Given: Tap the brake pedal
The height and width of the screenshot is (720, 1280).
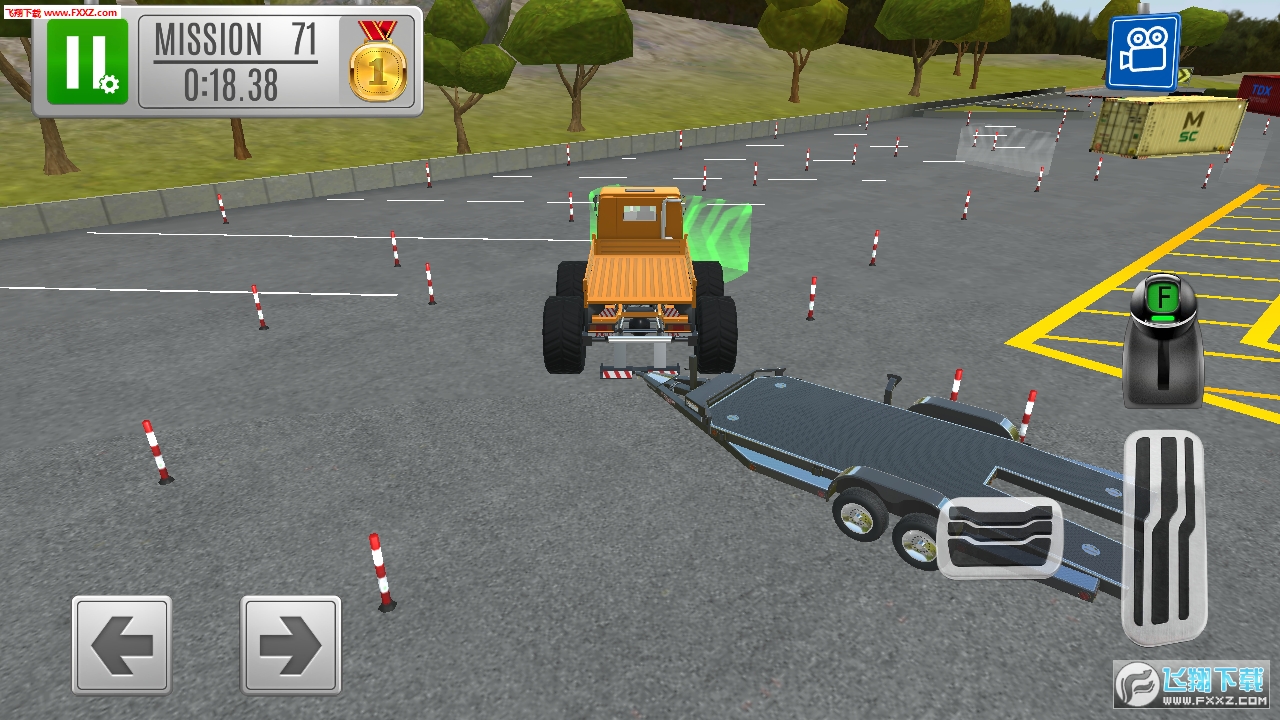Looking at the screenshot, I should coord(999,537).
